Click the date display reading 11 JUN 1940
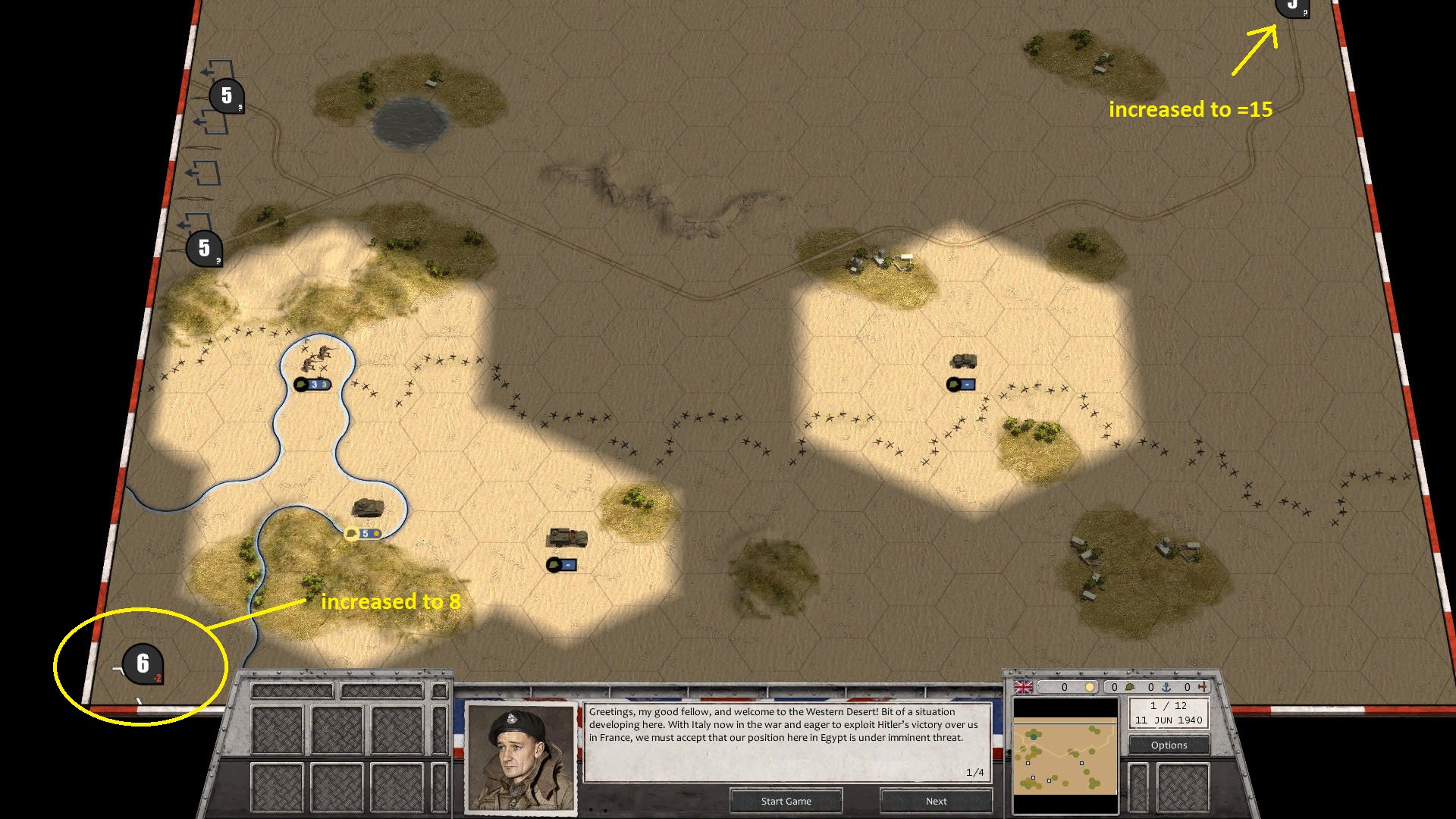 tap(1168, 720)
